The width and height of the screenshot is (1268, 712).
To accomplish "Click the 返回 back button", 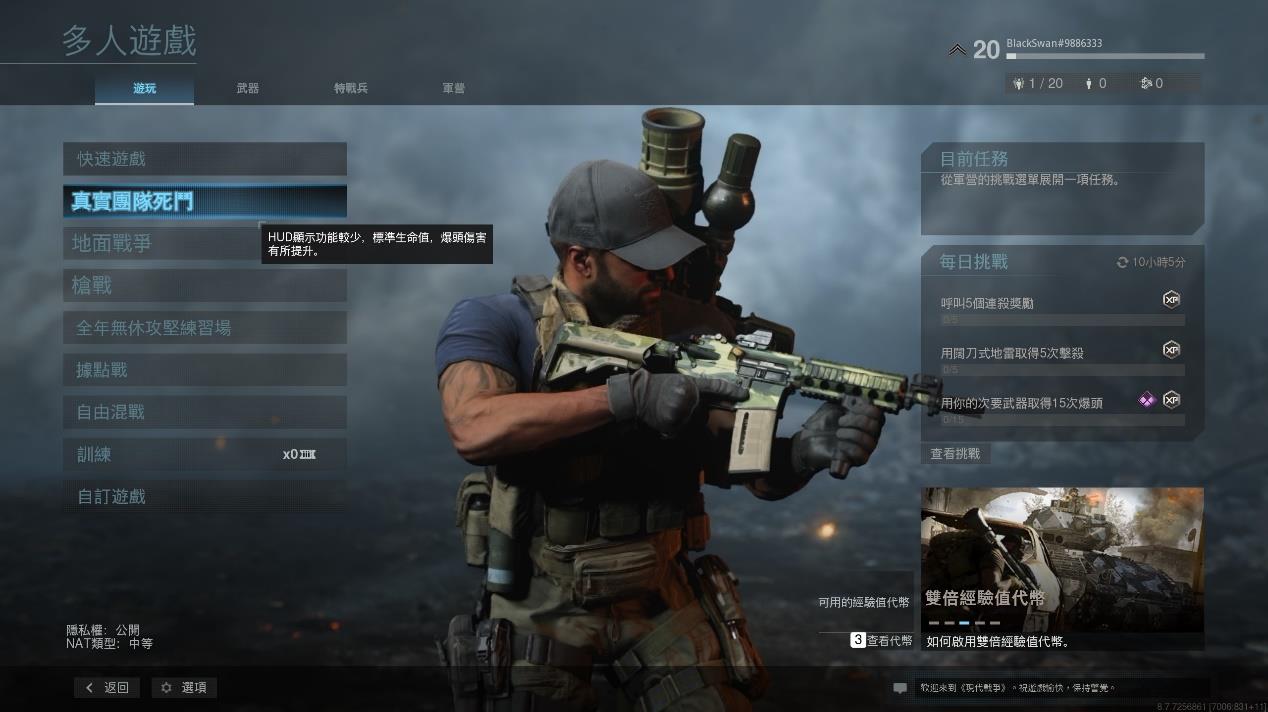I will 107,688.
